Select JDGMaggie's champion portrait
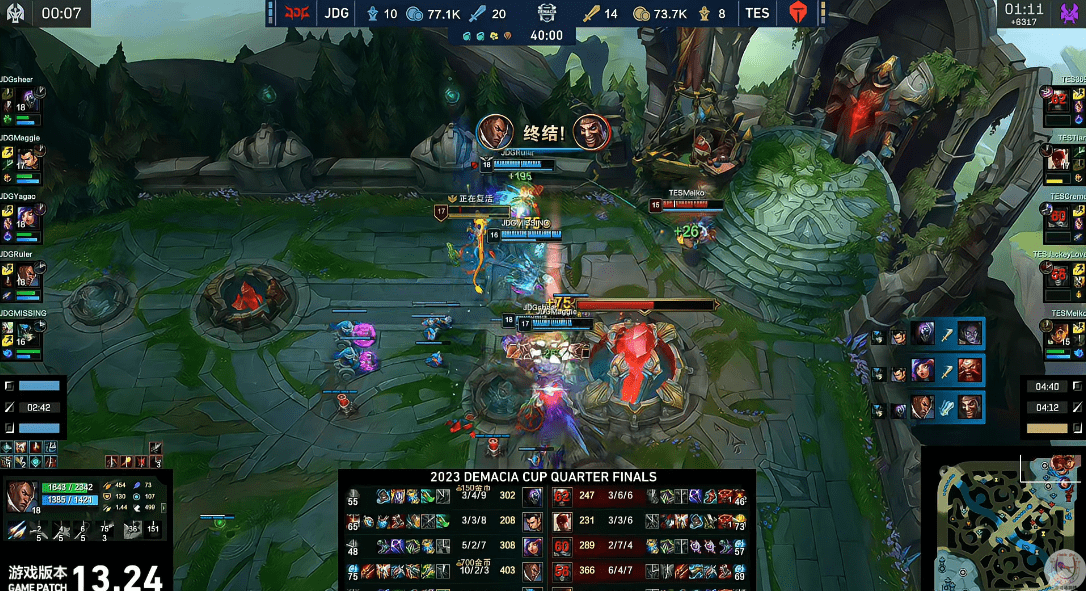The image size is (1086, 591). pyautogui.click(x=28, y=159)
